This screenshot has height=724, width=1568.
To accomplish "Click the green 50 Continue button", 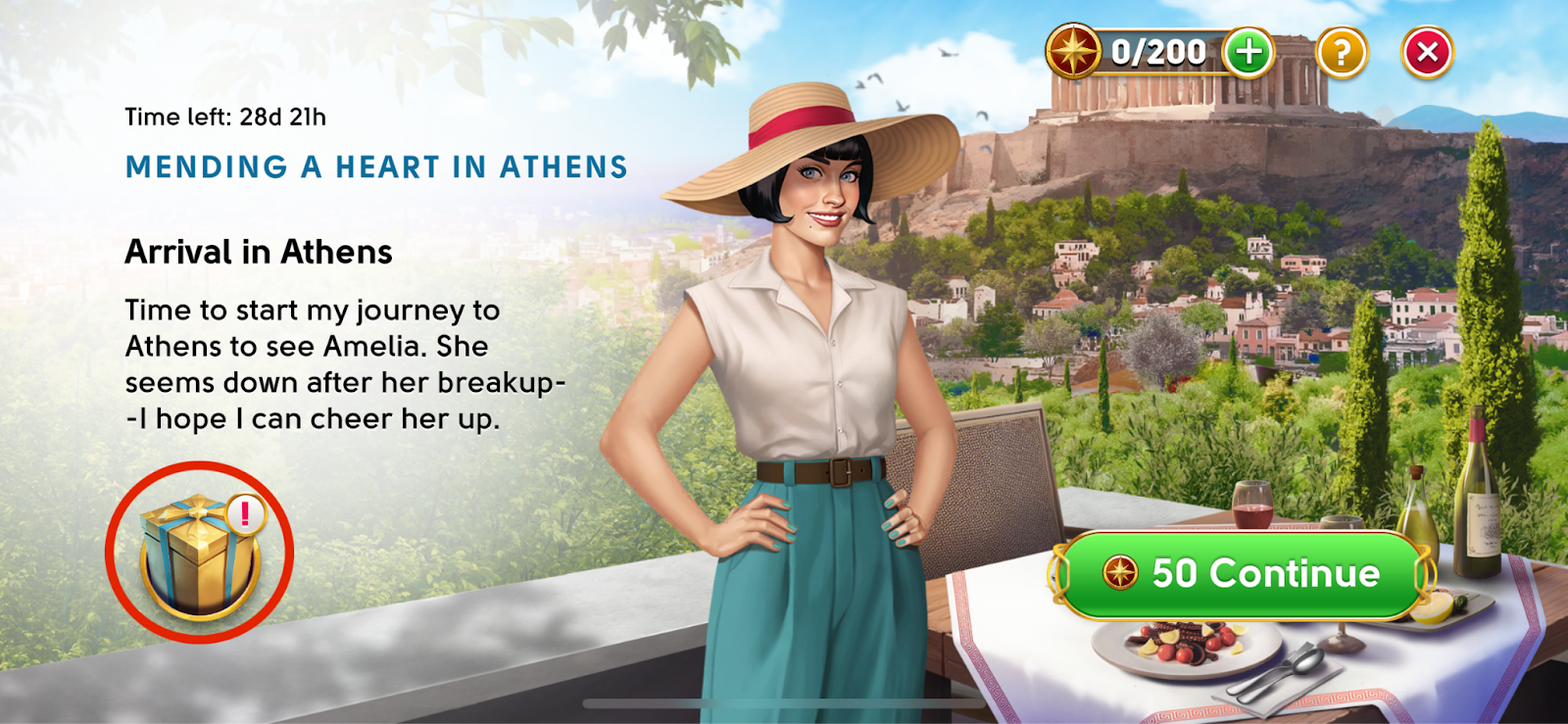I will click(x=1241, y=574).
